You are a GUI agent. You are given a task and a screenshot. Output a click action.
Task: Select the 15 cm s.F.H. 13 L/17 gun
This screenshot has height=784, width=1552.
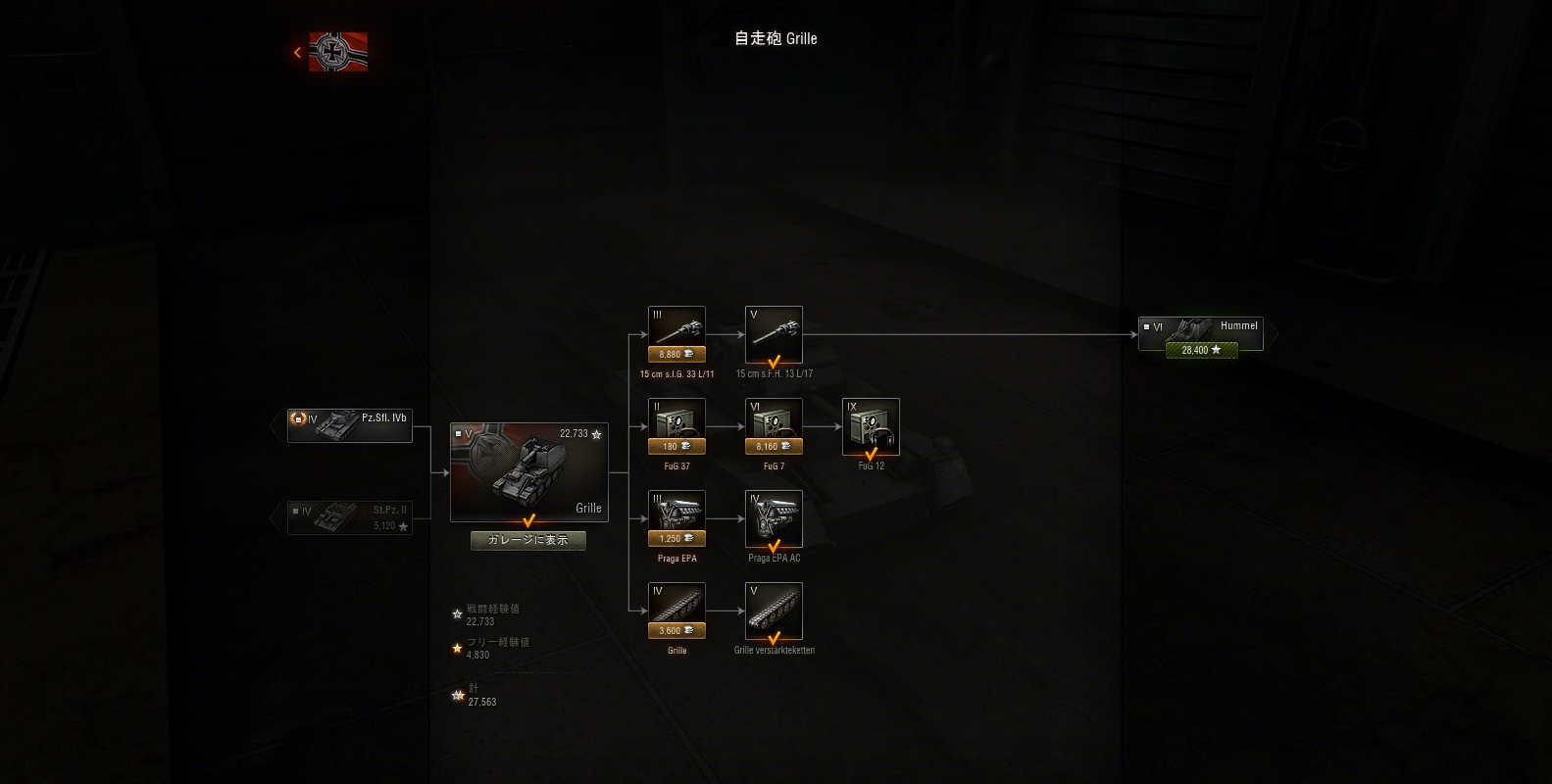(774, 334)
